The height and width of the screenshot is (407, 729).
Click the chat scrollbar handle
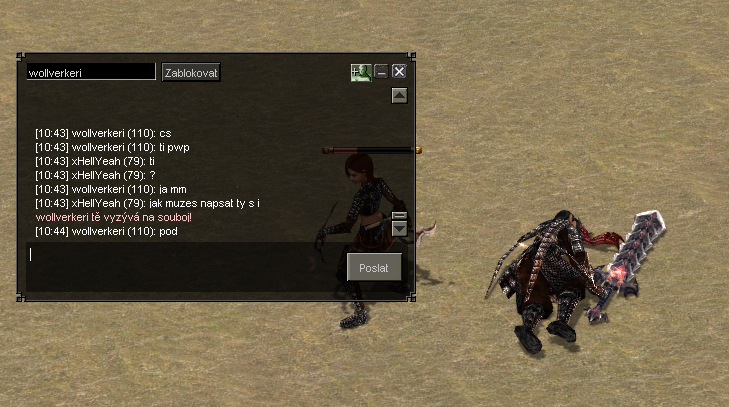pos(399,215)
